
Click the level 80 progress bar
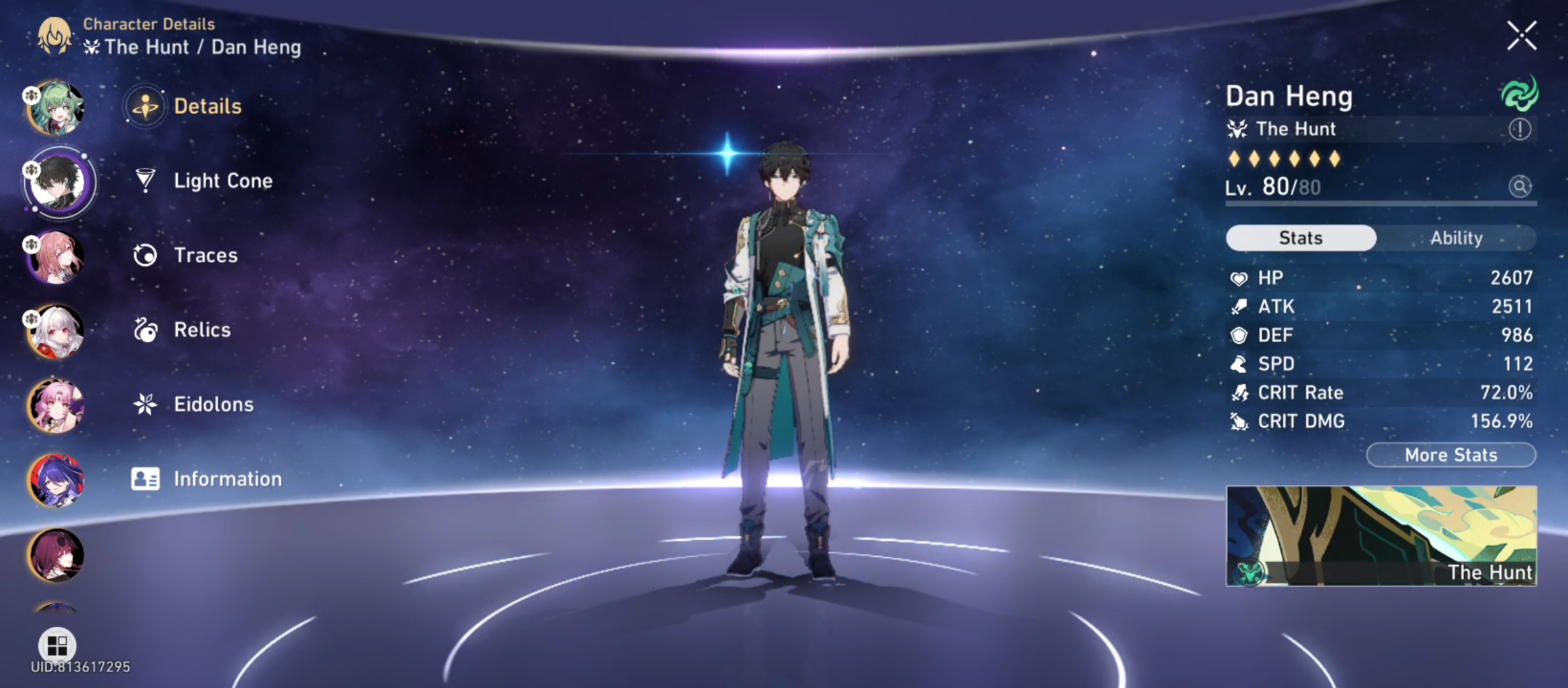click(1377, 205)
